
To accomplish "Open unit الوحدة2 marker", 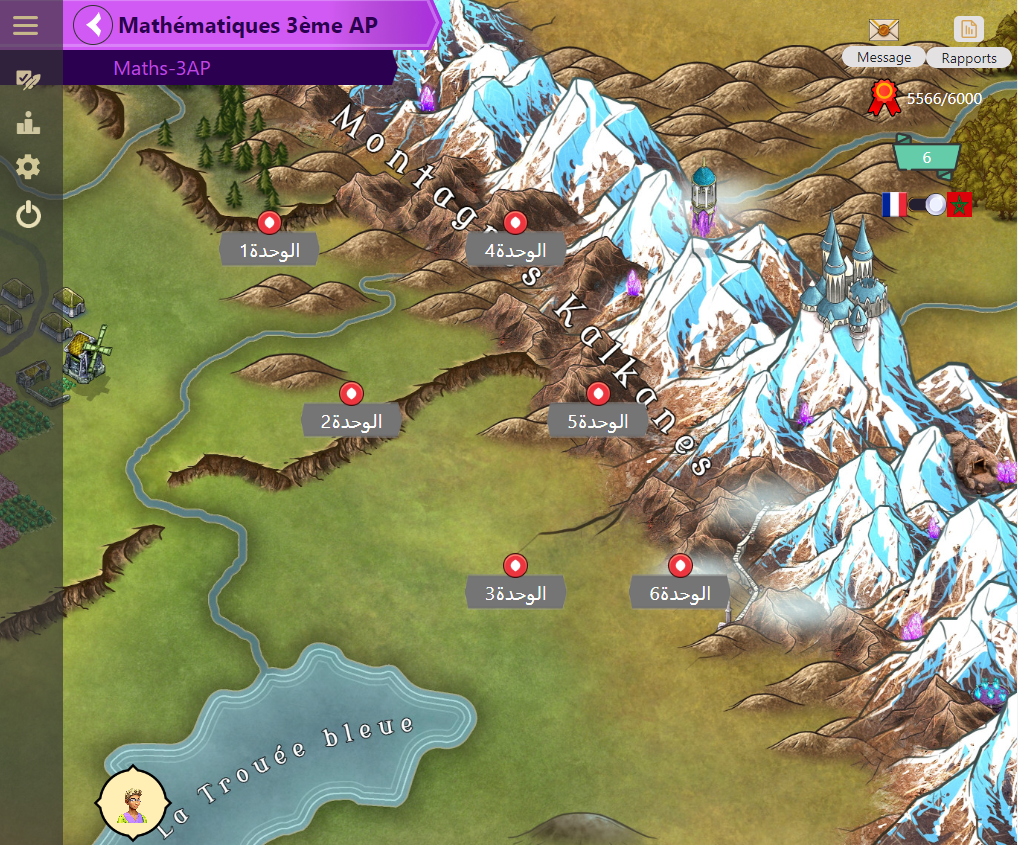I will point(351,393).
